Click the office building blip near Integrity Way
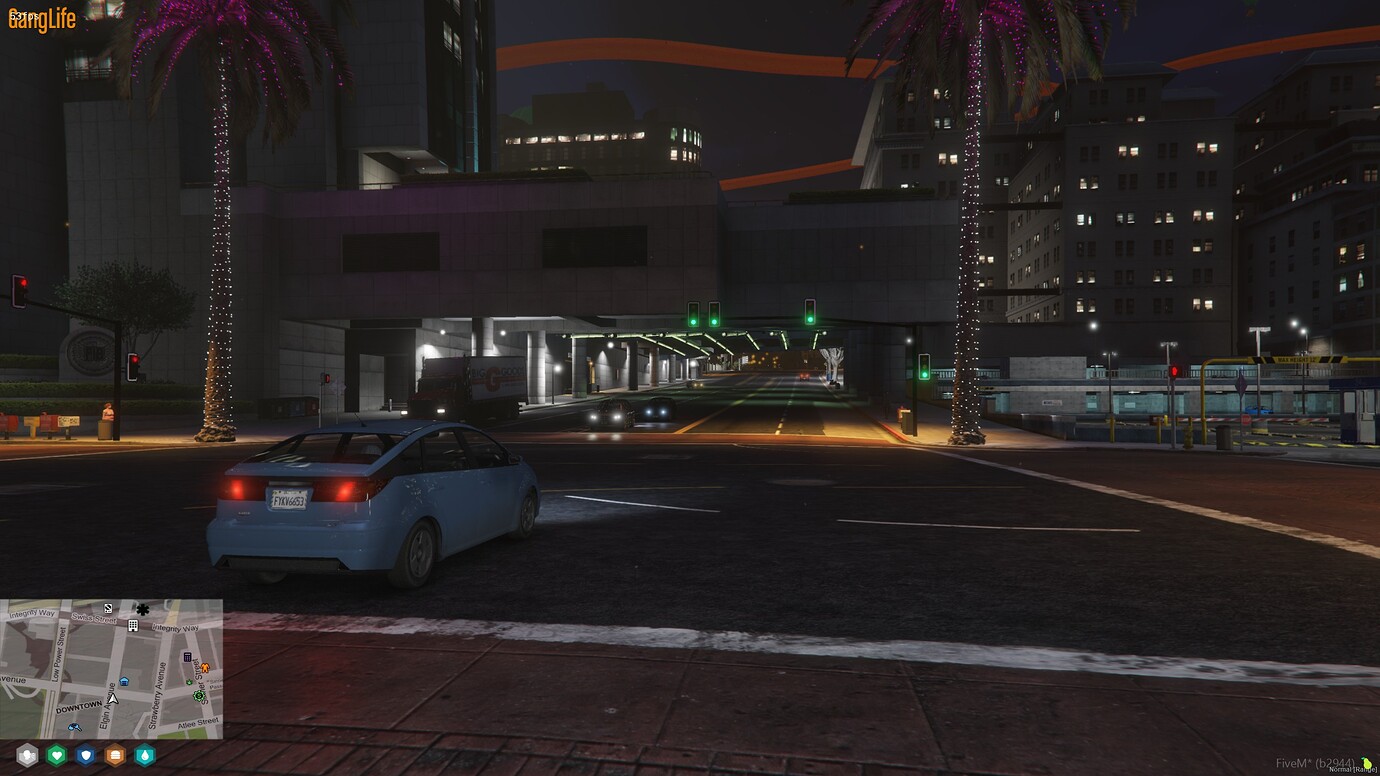The image size is (1380, 776). [133, 626]
